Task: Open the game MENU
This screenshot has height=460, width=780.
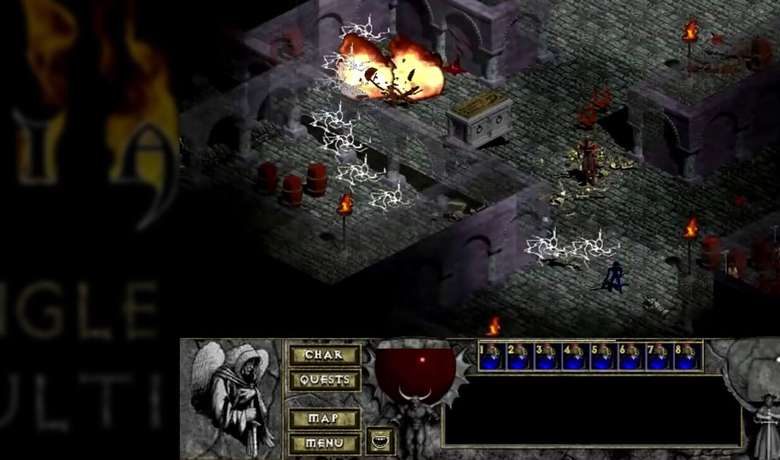Action: click(x=323, y=442)
